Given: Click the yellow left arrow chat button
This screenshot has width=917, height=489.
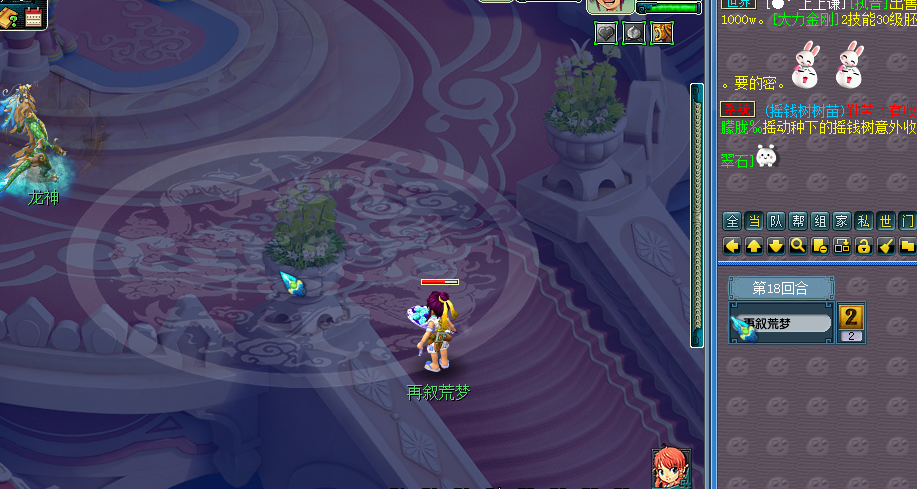Looking at the screenshot, I should click(732, 245).
